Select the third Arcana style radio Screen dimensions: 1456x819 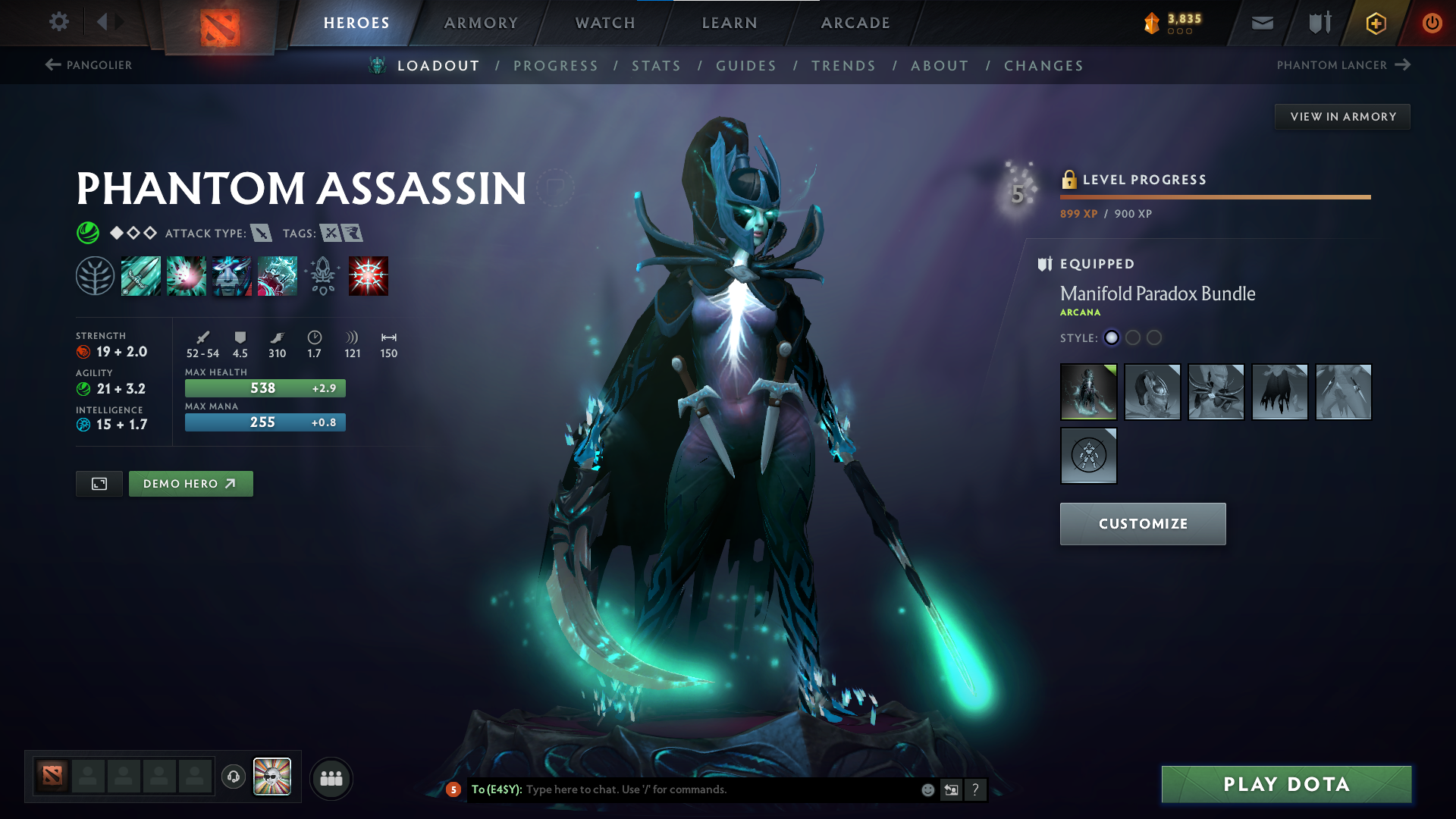click(1155, 338)
